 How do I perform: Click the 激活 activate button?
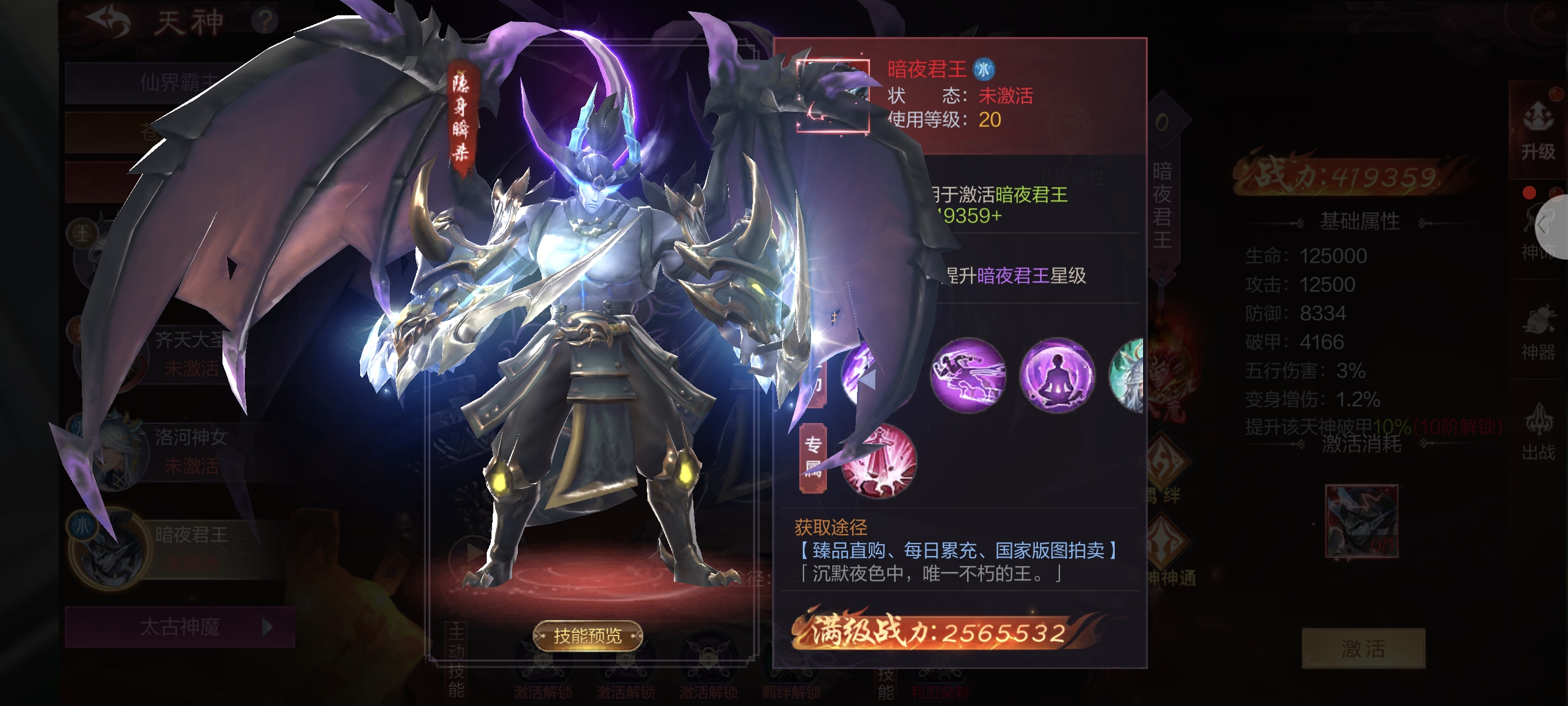tap(1363, 648)
